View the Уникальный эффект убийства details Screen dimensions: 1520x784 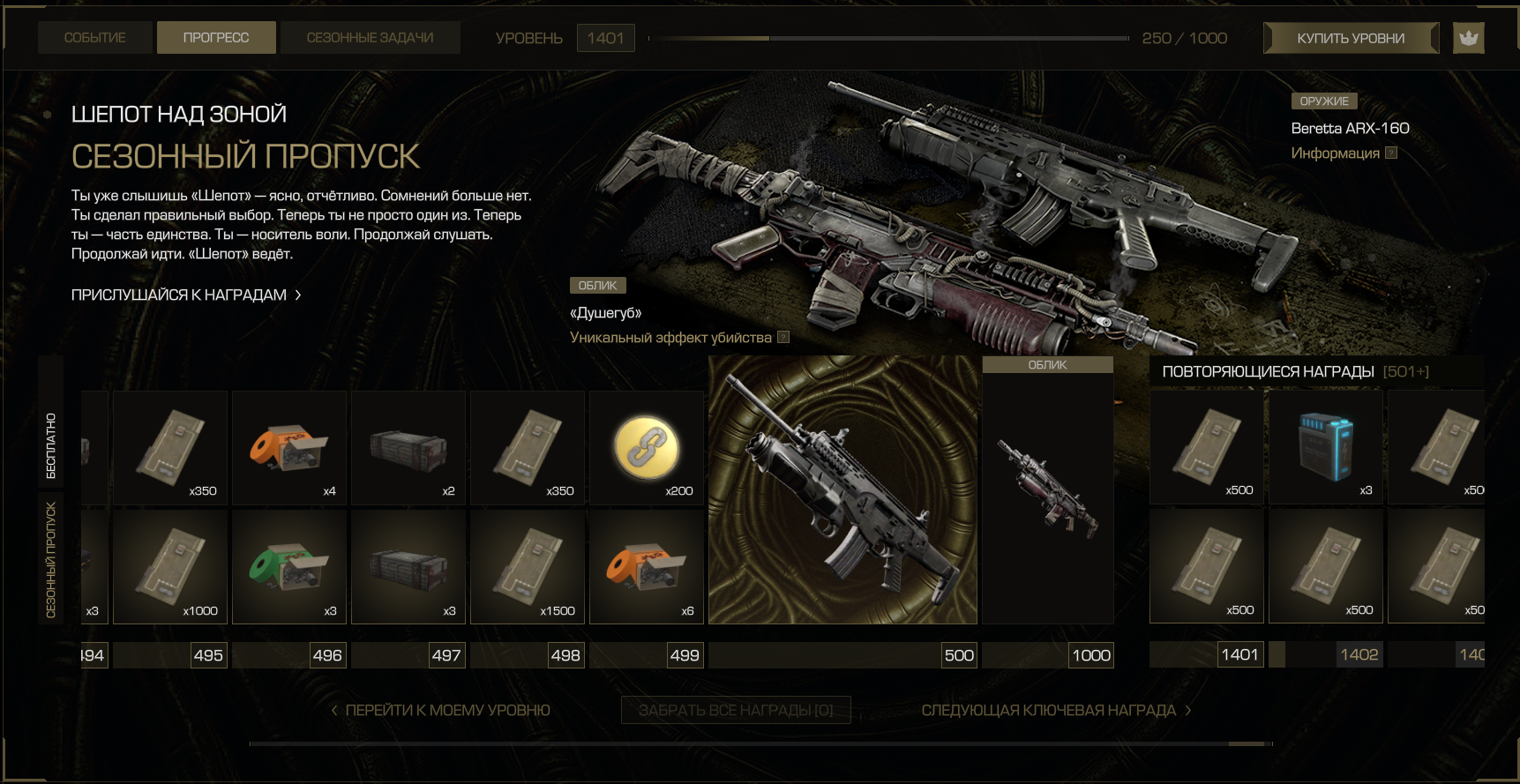click(679, 338)
